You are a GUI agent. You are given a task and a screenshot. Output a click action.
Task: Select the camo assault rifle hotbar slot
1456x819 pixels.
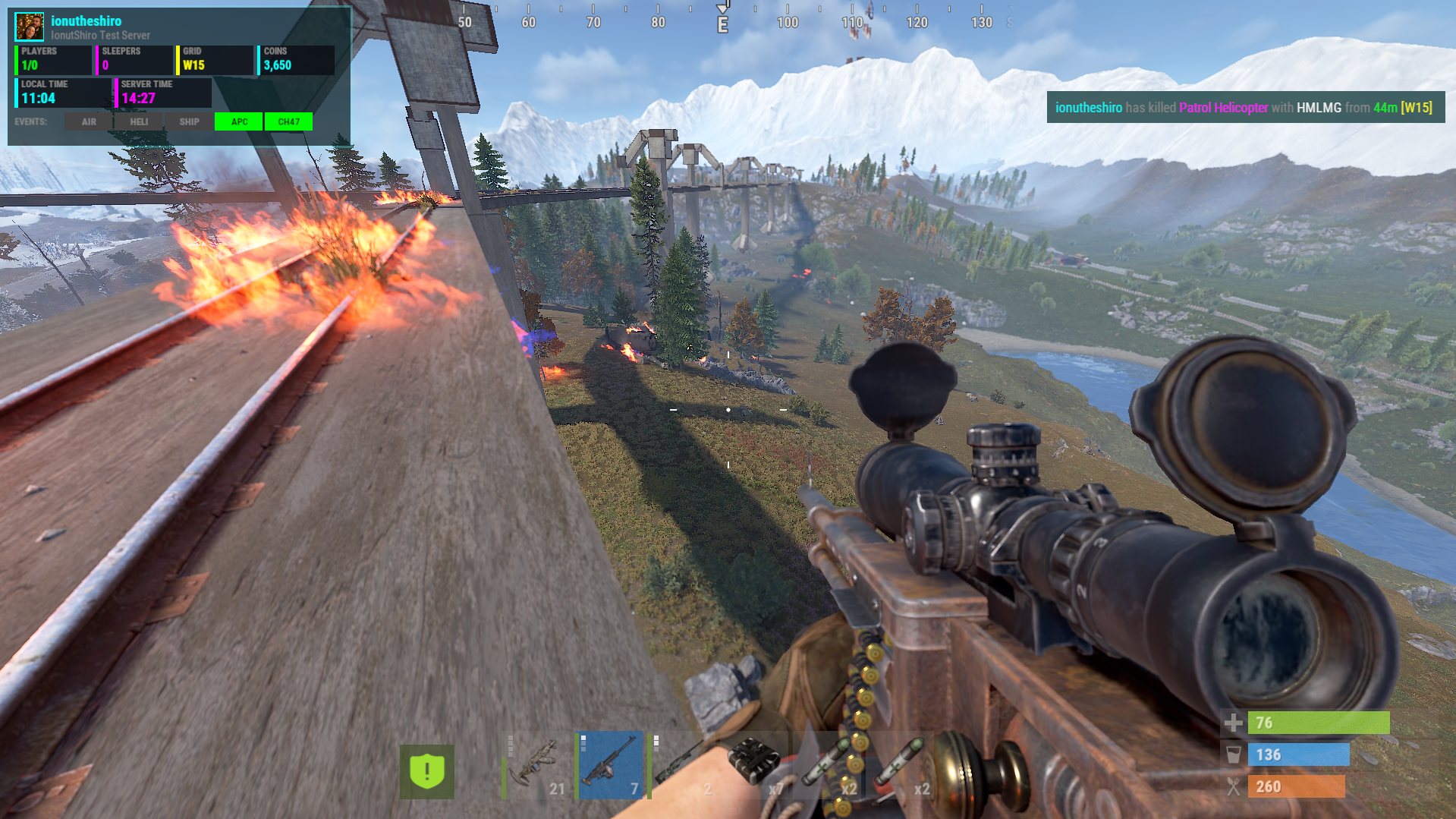537,765
